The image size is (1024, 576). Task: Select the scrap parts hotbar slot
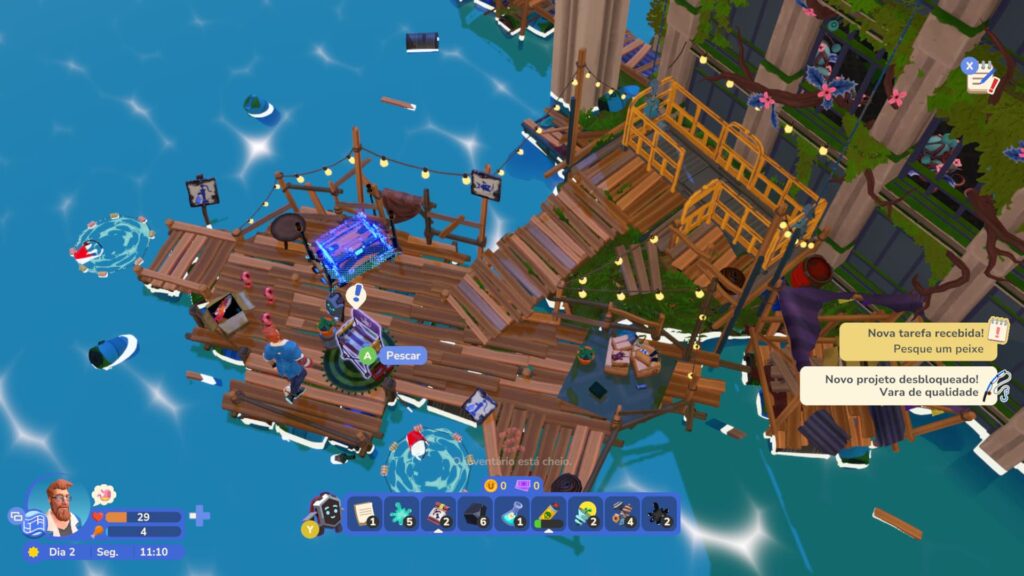tap(623, 514)
